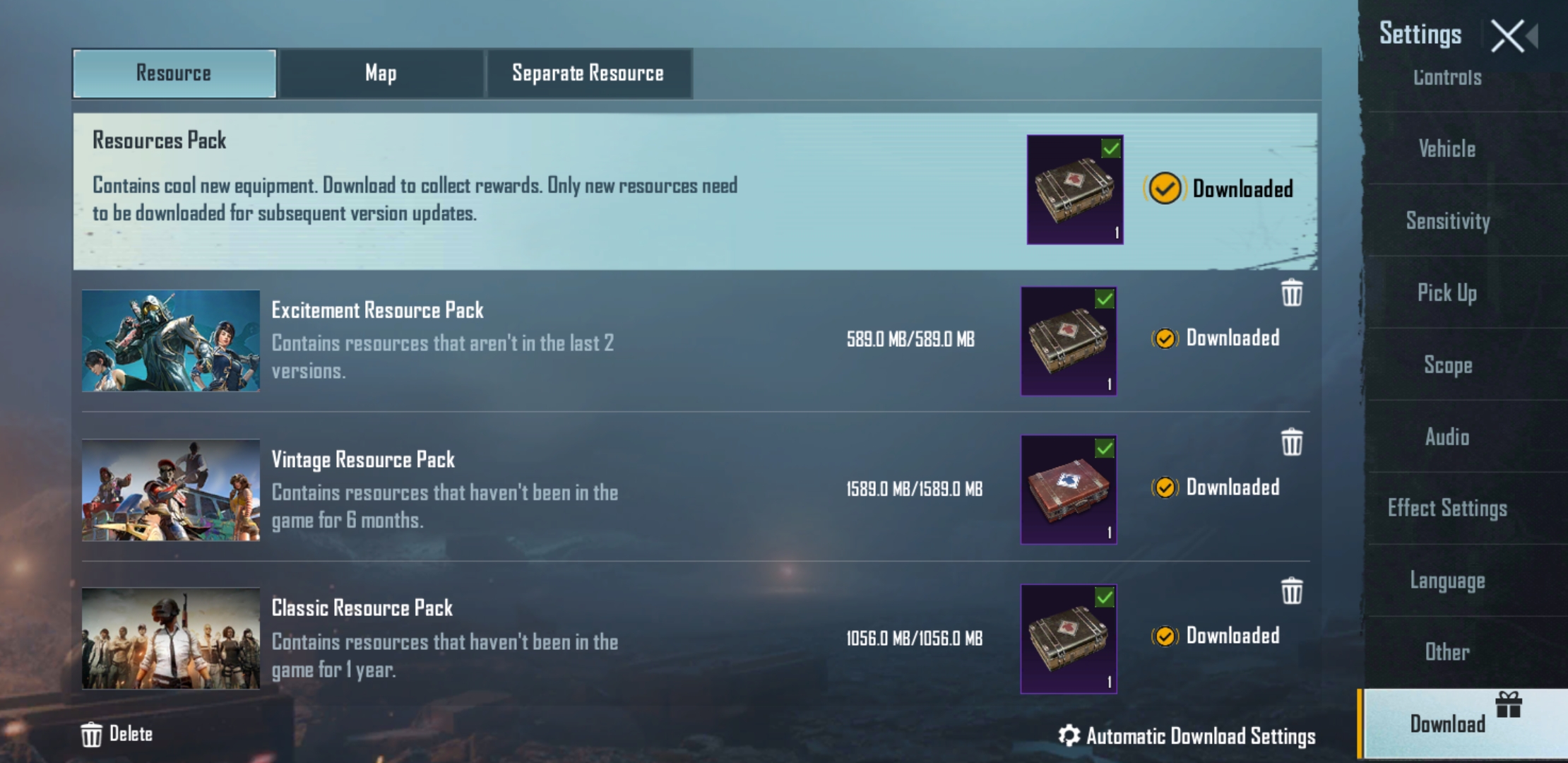Select the Vintage Resource Pack red crate reward
Screen dimensions: 1568x763
point(1068,490)
